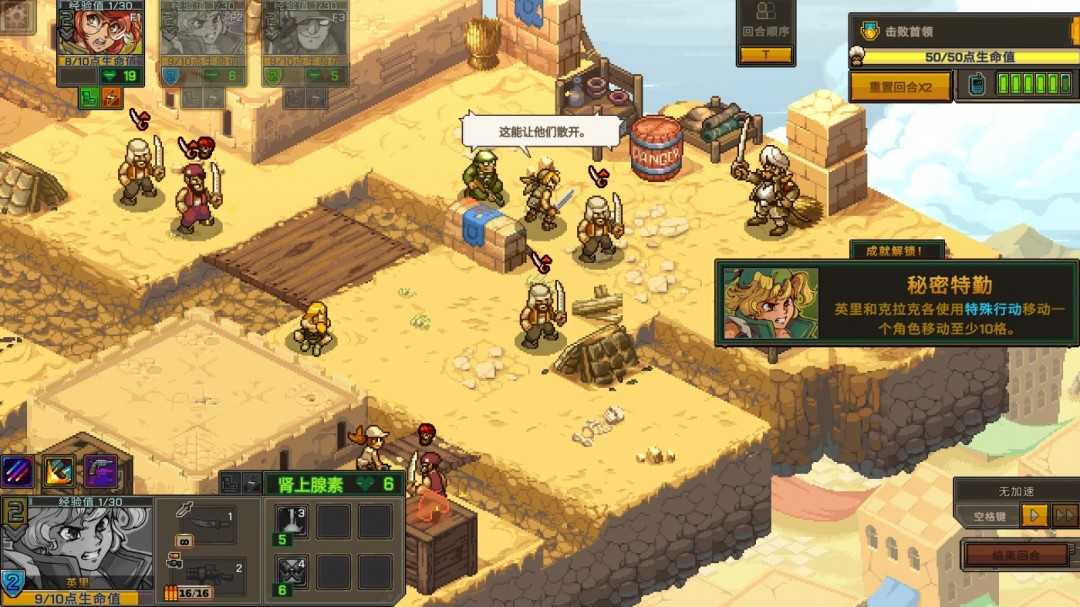Click the blue radio device icon

[x=977, y=86]
